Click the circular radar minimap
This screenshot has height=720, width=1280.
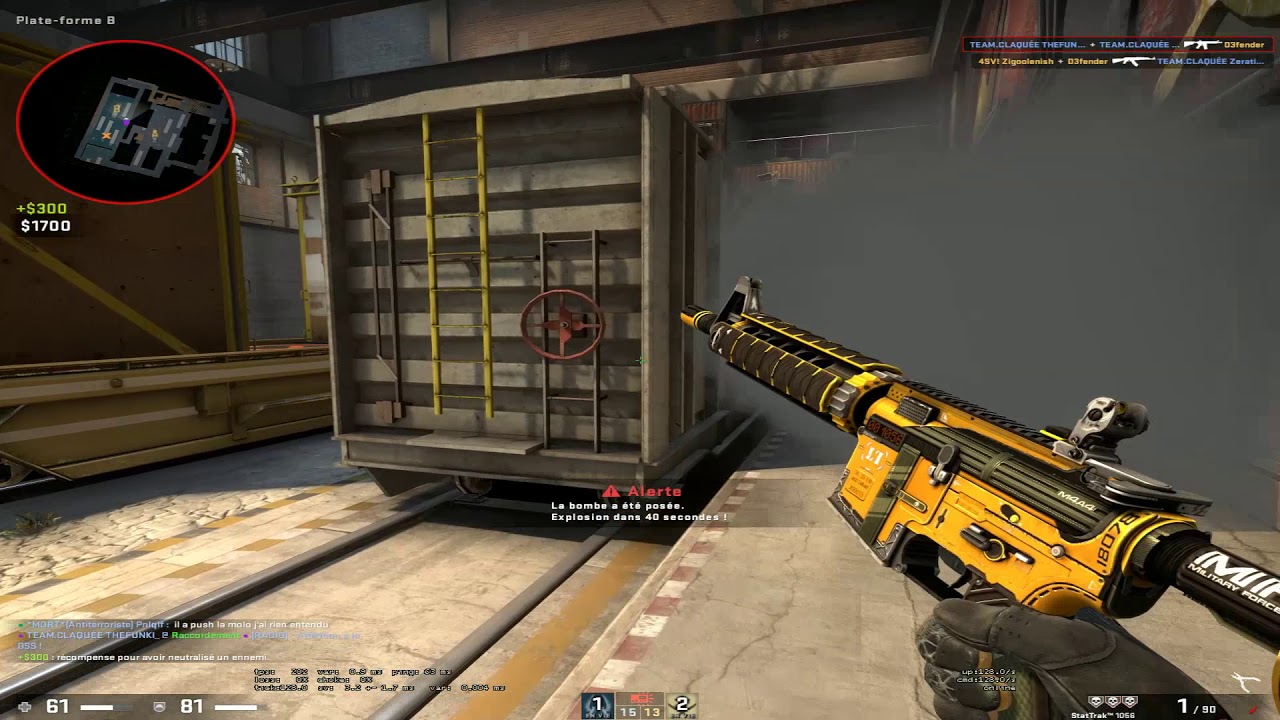pyautogui.click(x=126, y=122)
